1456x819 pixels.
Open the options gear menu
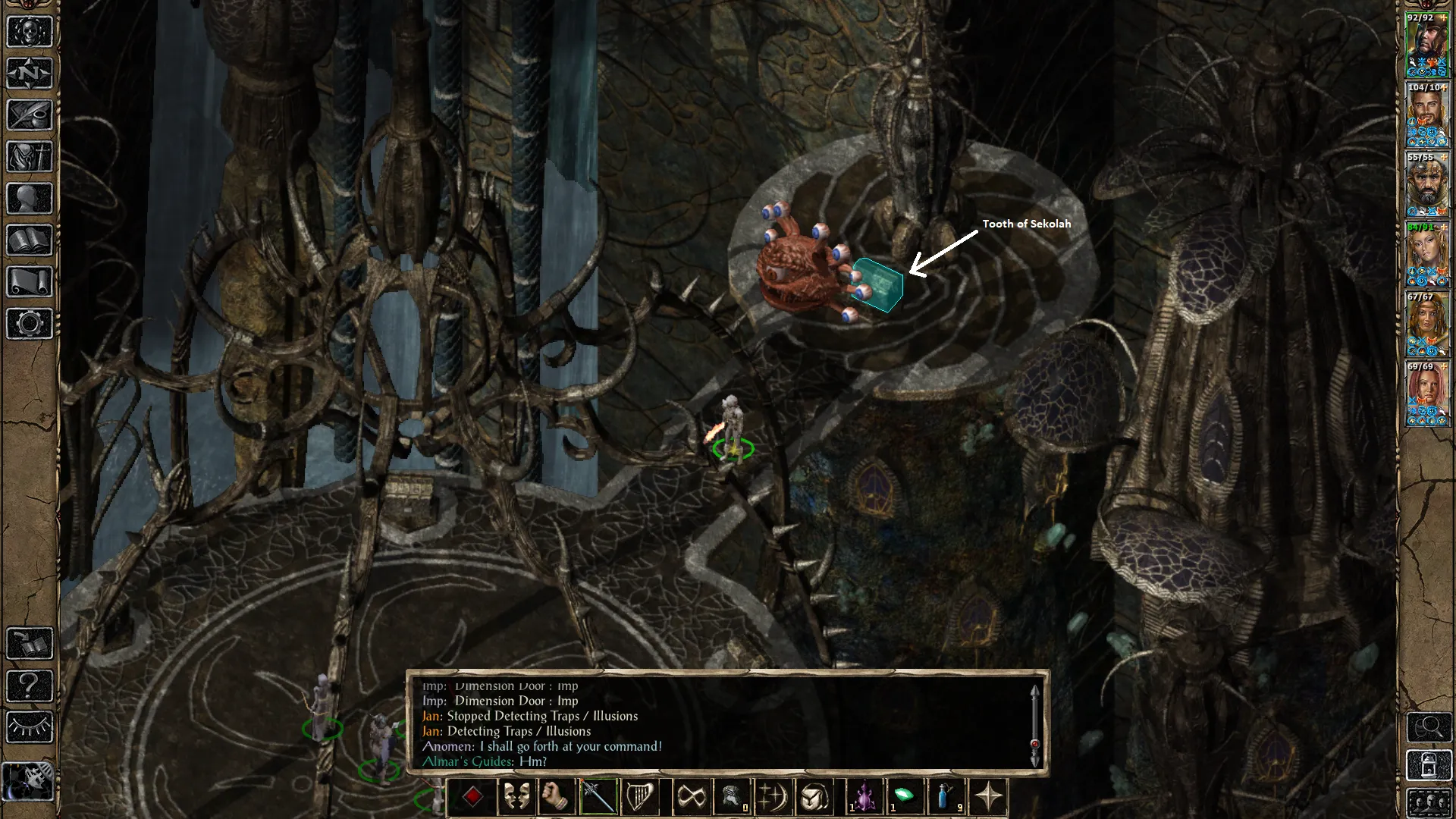point(30,324)
